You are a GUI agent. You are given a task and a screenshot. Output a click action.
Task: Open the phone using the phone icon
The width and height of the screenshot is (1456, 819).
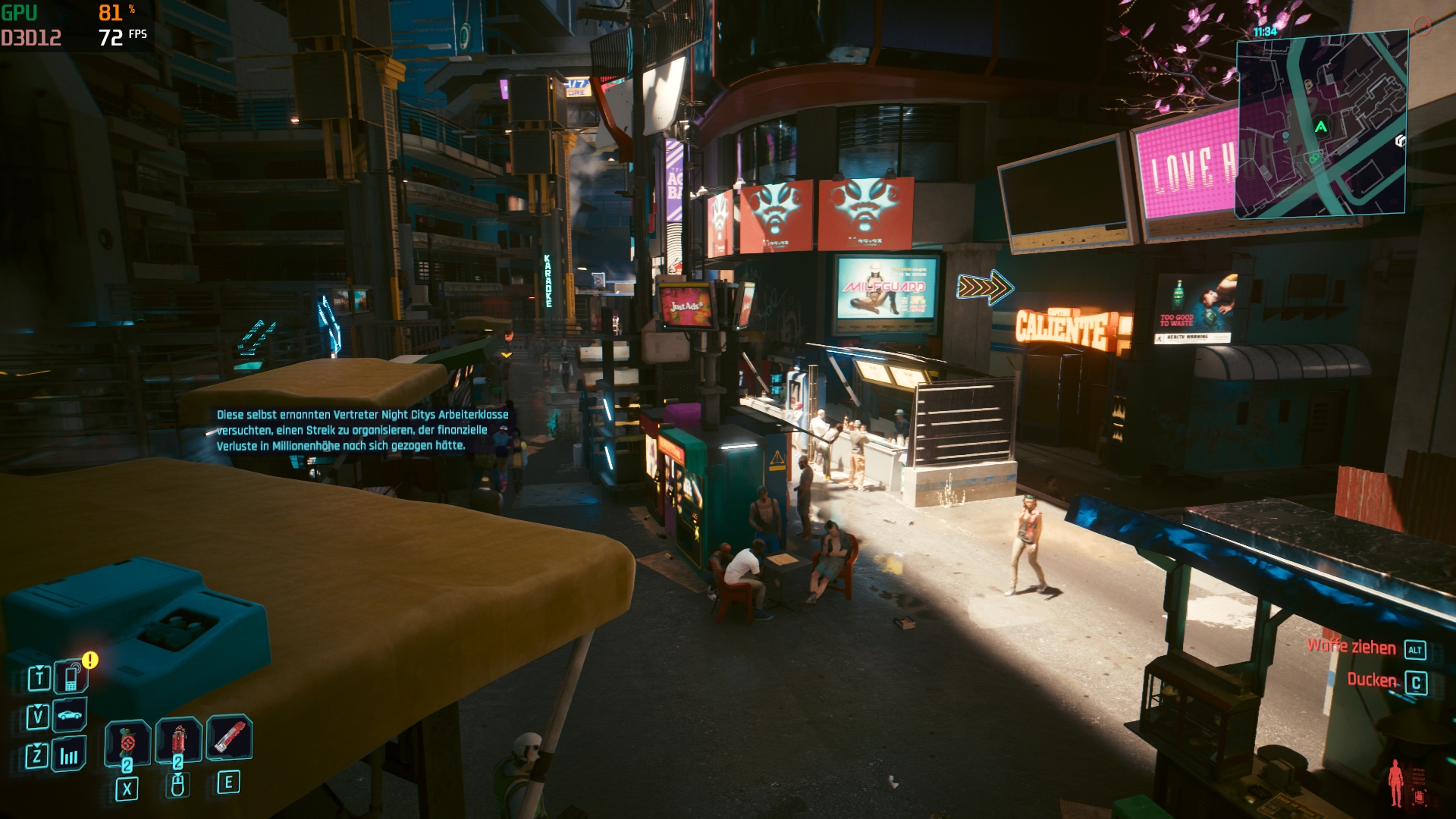[x=72, y=677]
